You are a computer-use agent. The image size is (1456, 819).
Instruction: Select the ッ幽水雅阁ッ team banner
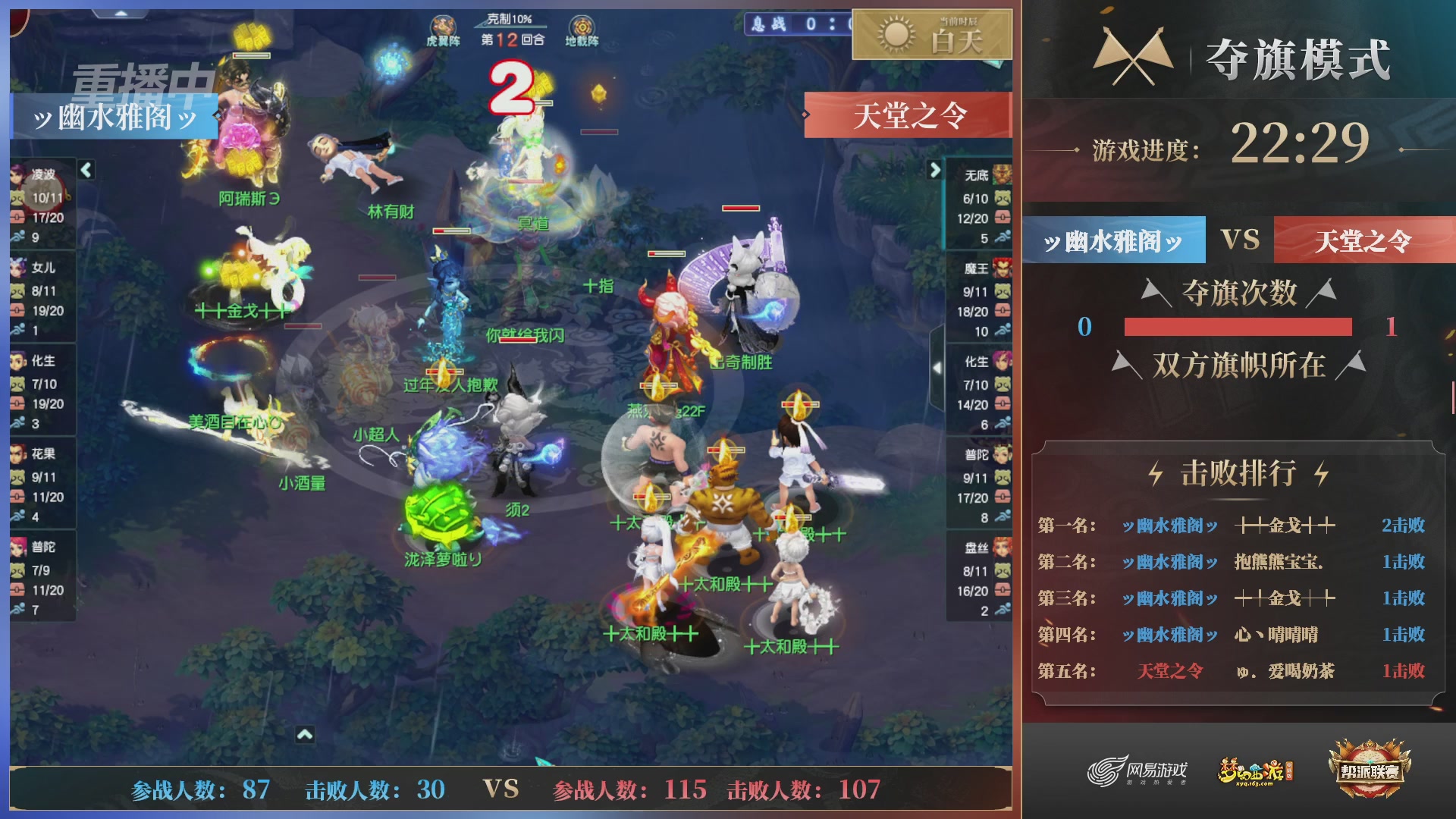pos(1112,241)
